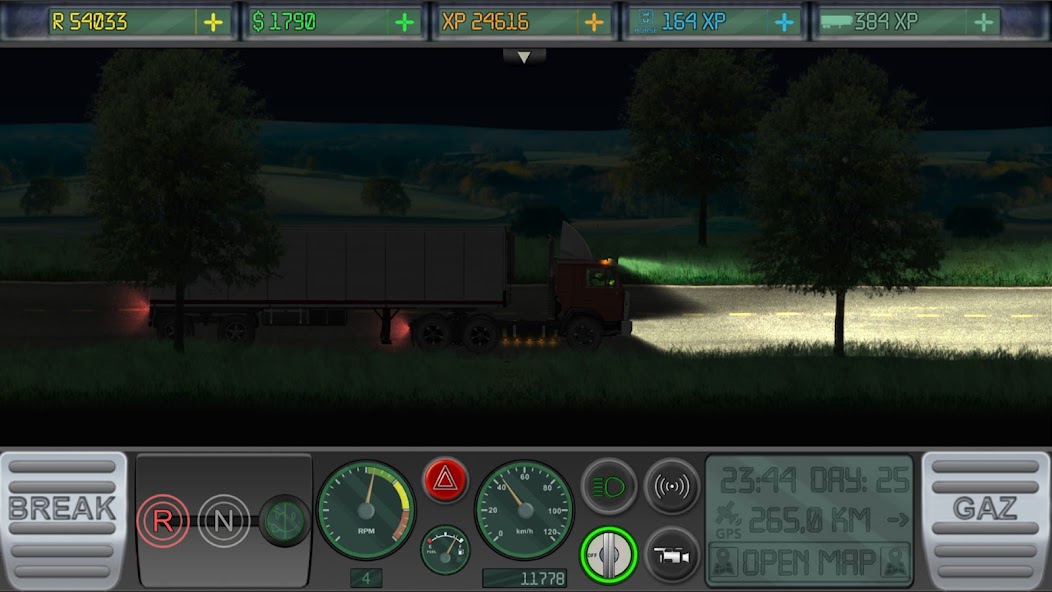Open the GPS map

pos(809,562)
